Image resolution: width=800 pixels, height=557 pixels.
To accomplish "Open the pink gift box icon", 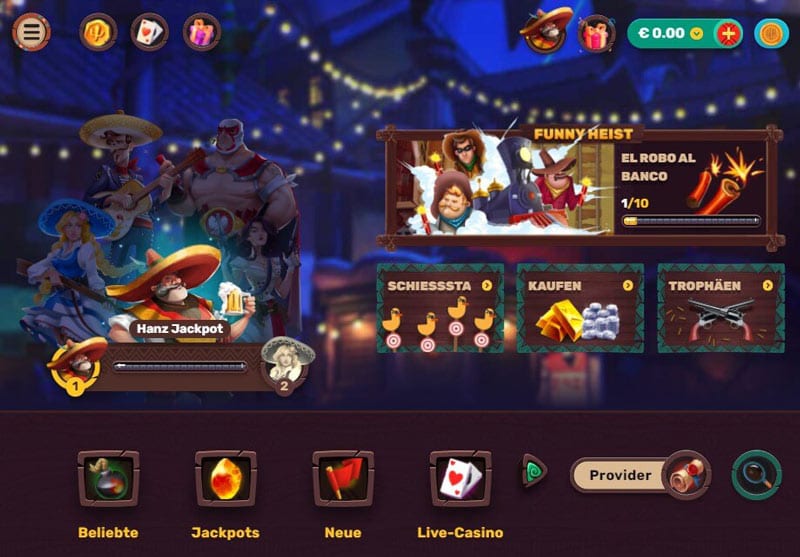I will 202,32.
